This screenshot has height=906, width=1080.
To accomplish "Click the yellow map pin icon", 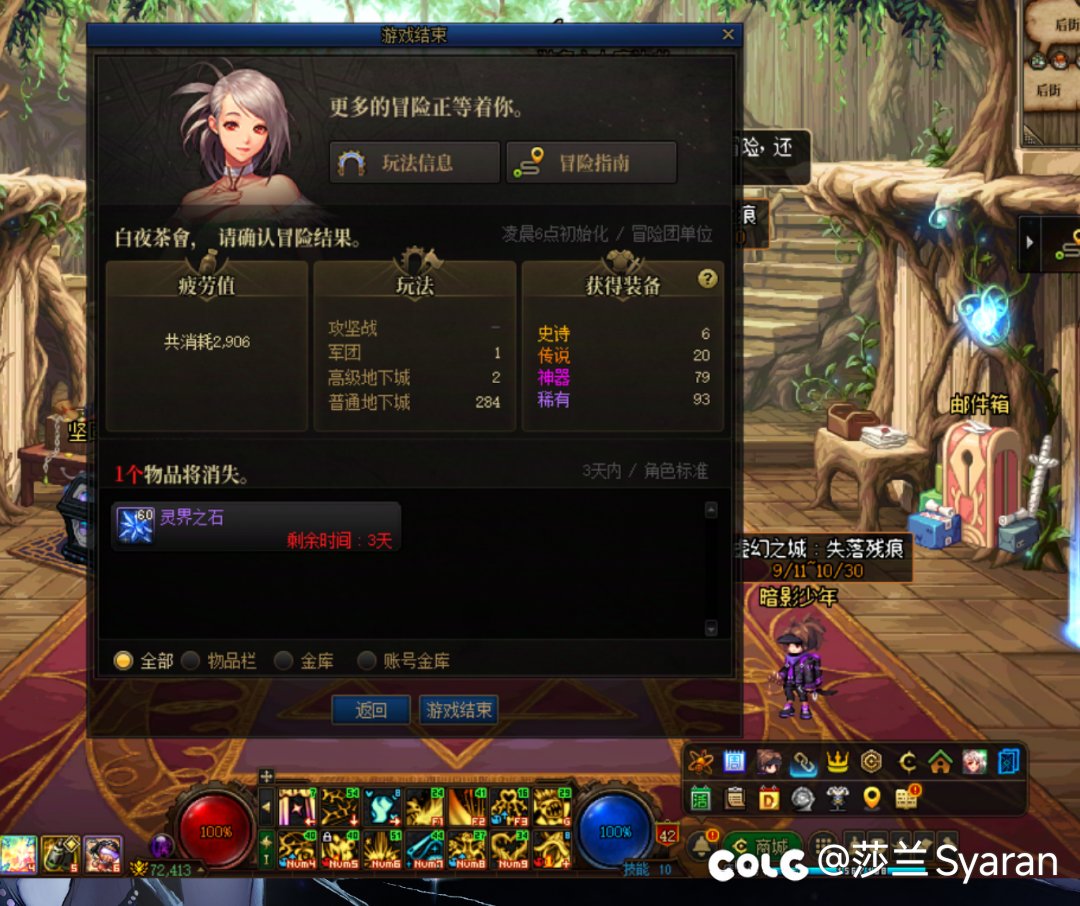I will tap(871, 798).
